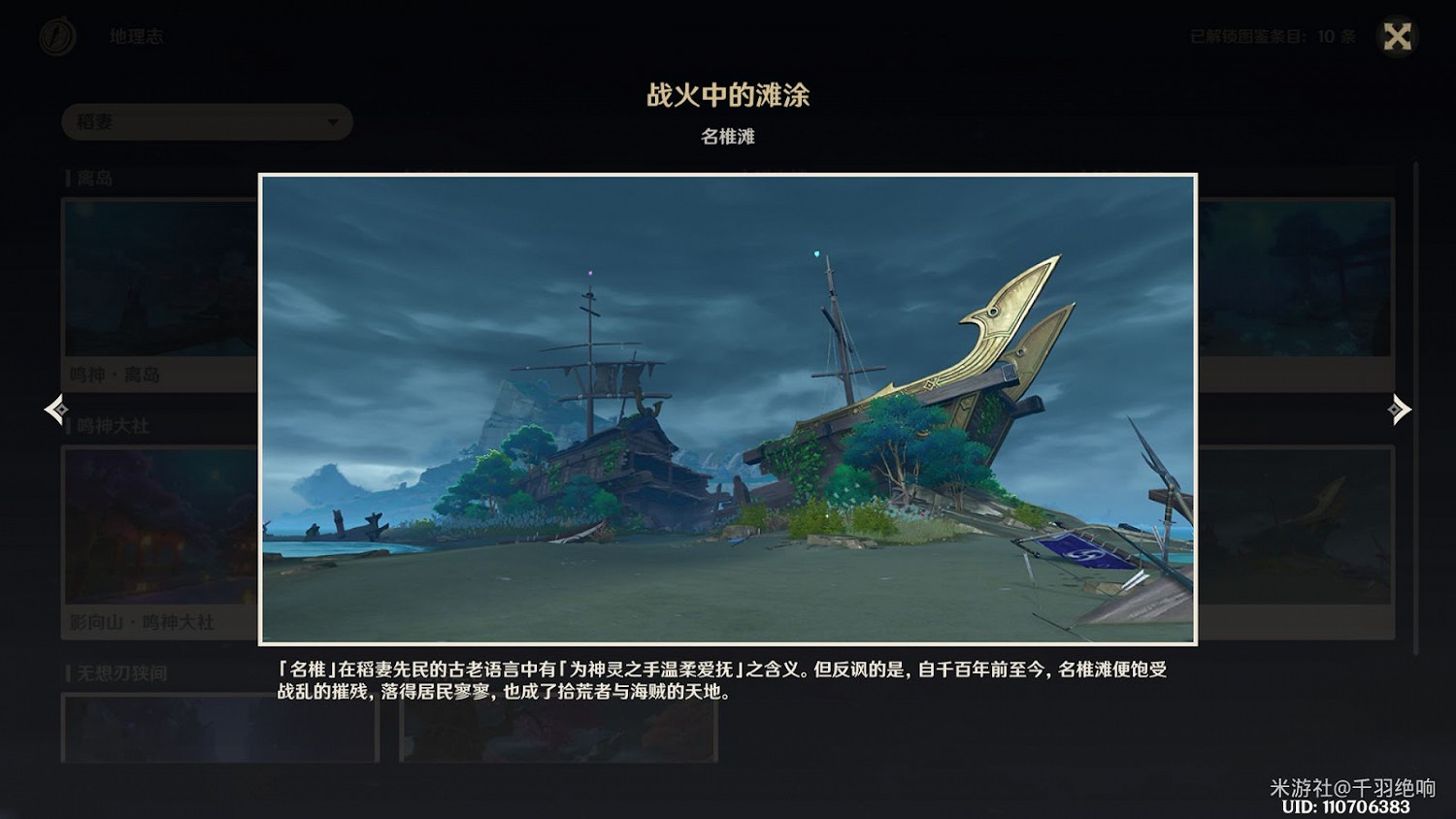
Task: Open the 稻妻 region dropdown
Action: click(x=207, y=122)
